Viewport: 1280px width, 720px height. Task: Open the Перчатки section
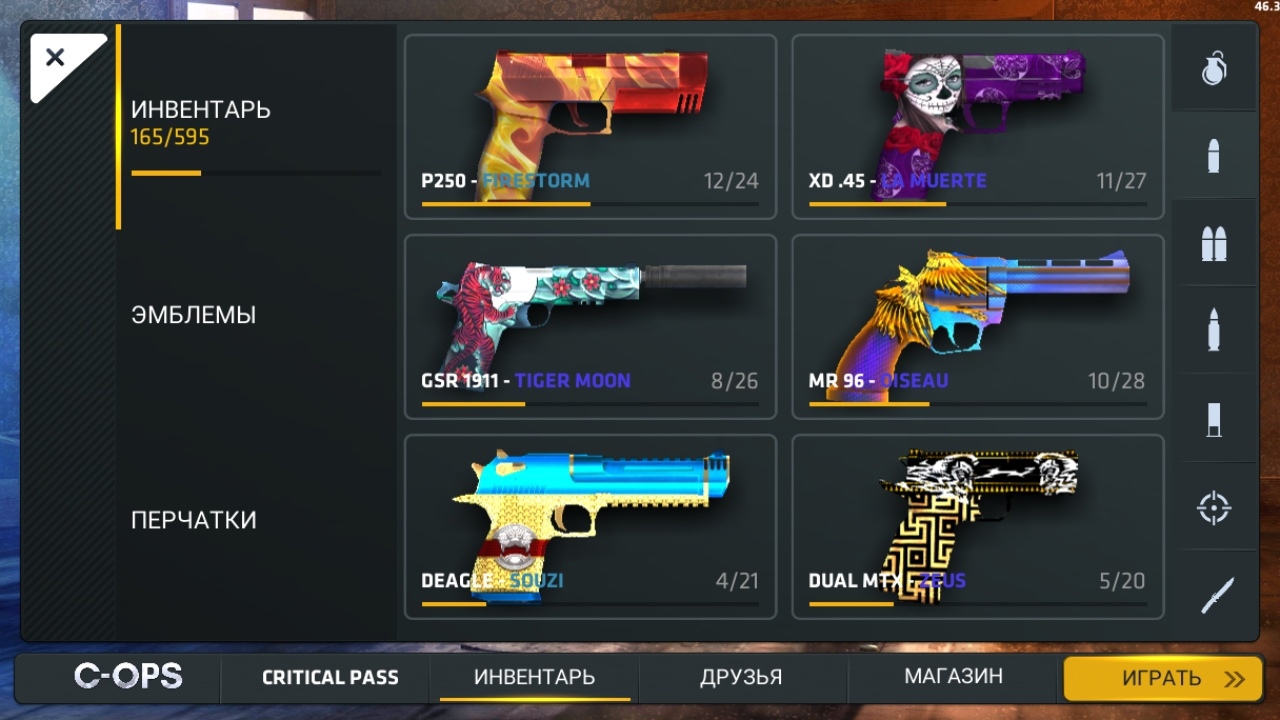coord(194,520)
